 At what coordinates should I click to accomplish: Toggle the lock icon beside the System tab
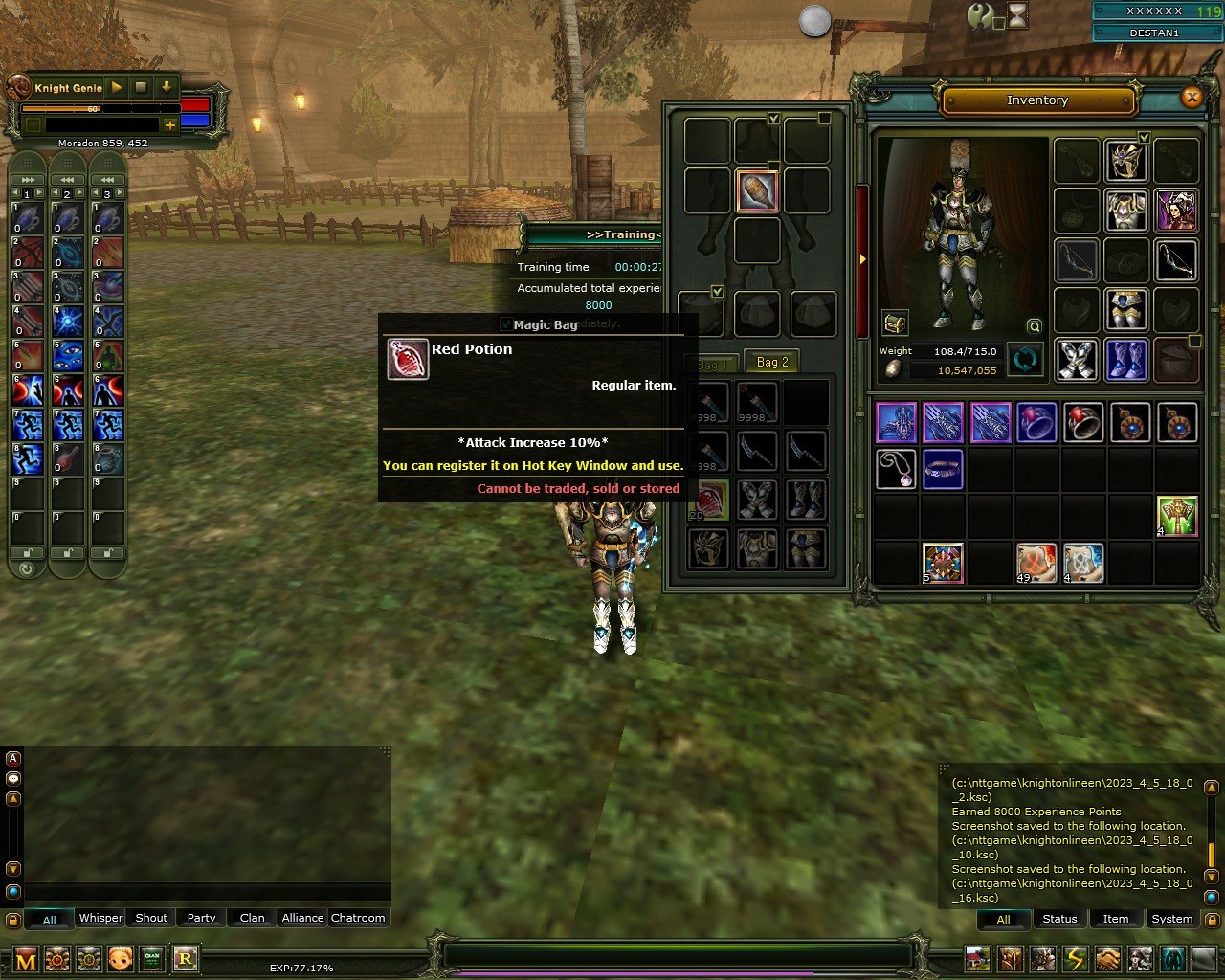click(1213, 919)
